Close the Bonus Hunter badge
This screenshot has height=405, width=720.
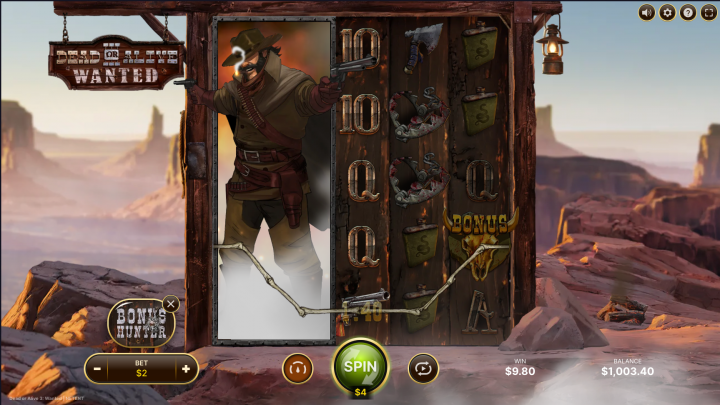click(x=171, y=303)
